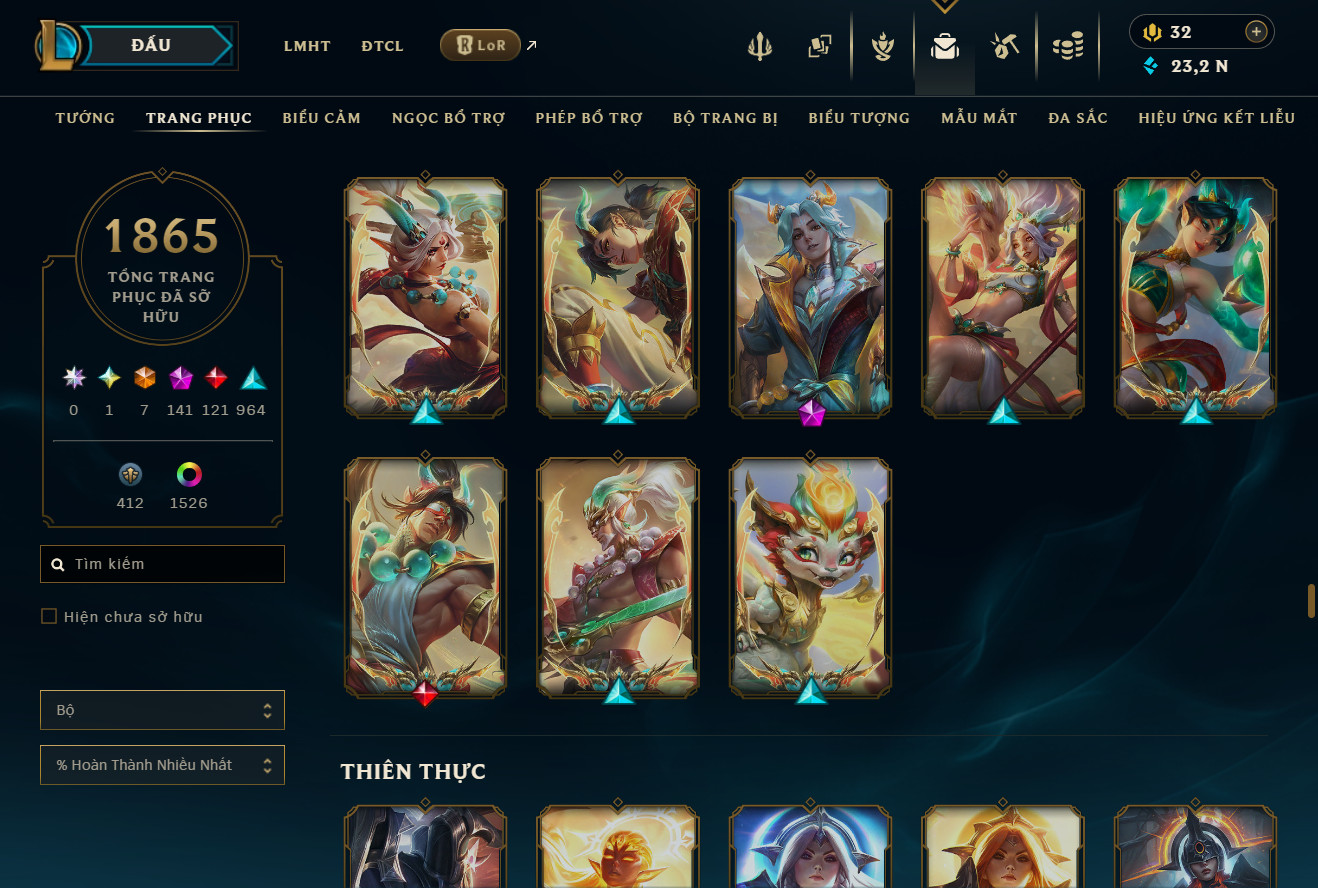
Task: Open the BỘ TRANG BỊ tab
Action: pyautogui.click(x=725, y=118)
